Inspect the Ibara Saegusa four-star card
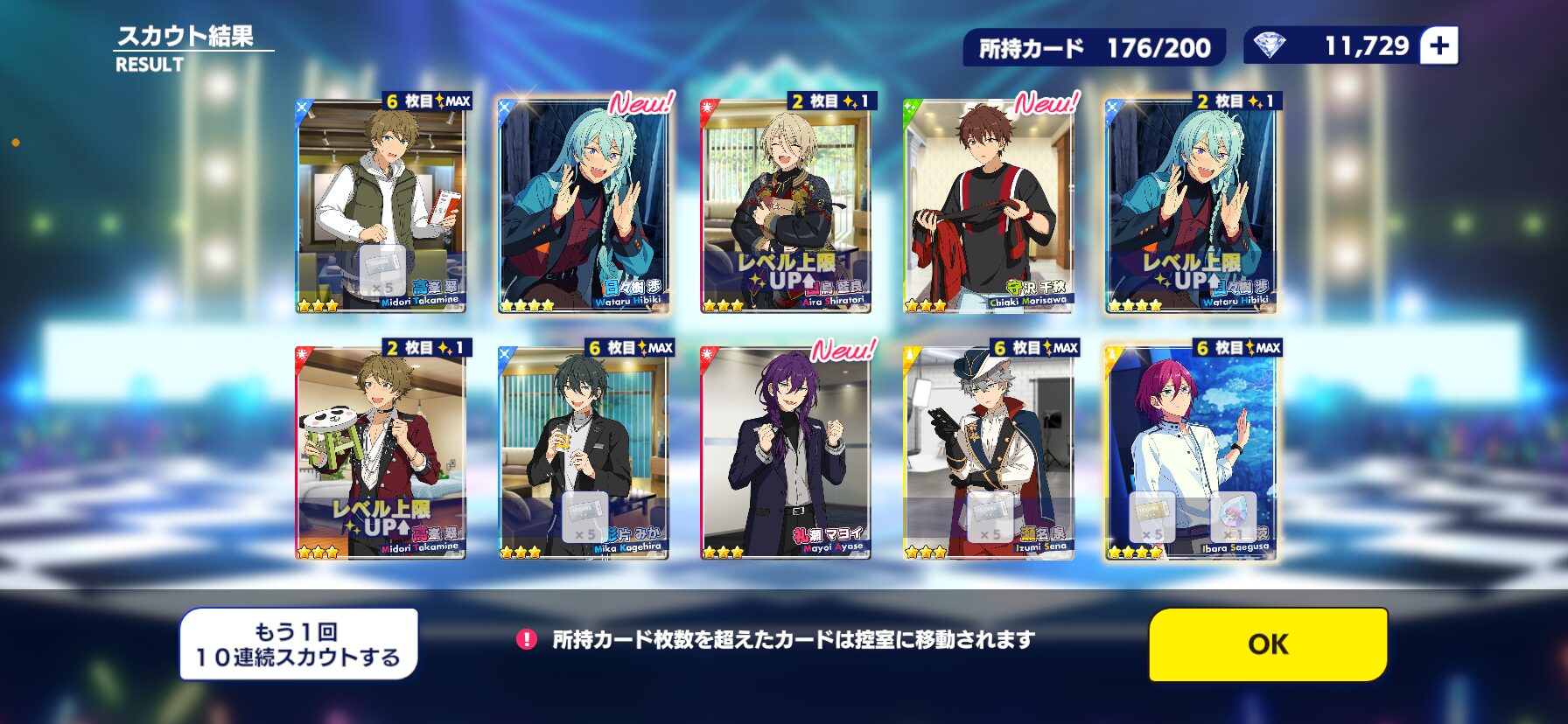The height and width of the screenshot is (724, 1568). [x=1191, y=453]
